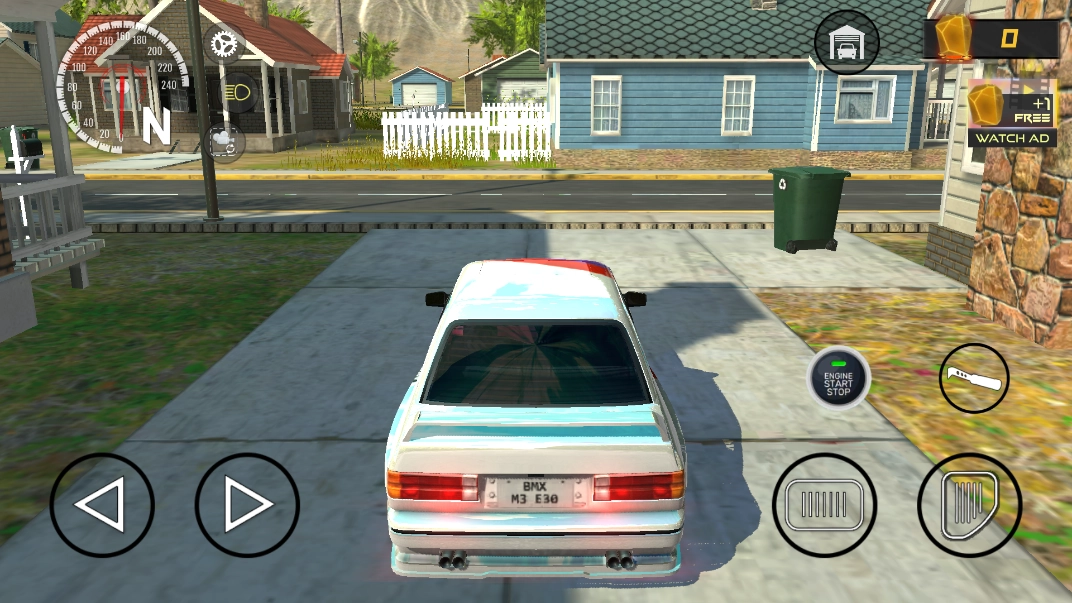Tap the gas pedal
This screenshot has width=1072, height=603.
969,505
